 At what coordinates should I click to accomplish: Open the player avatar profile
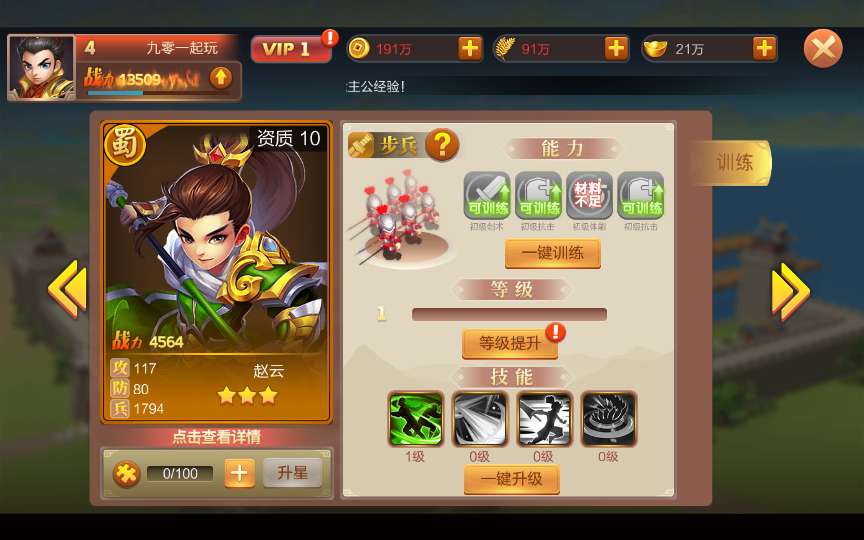(x=42, y=68)
